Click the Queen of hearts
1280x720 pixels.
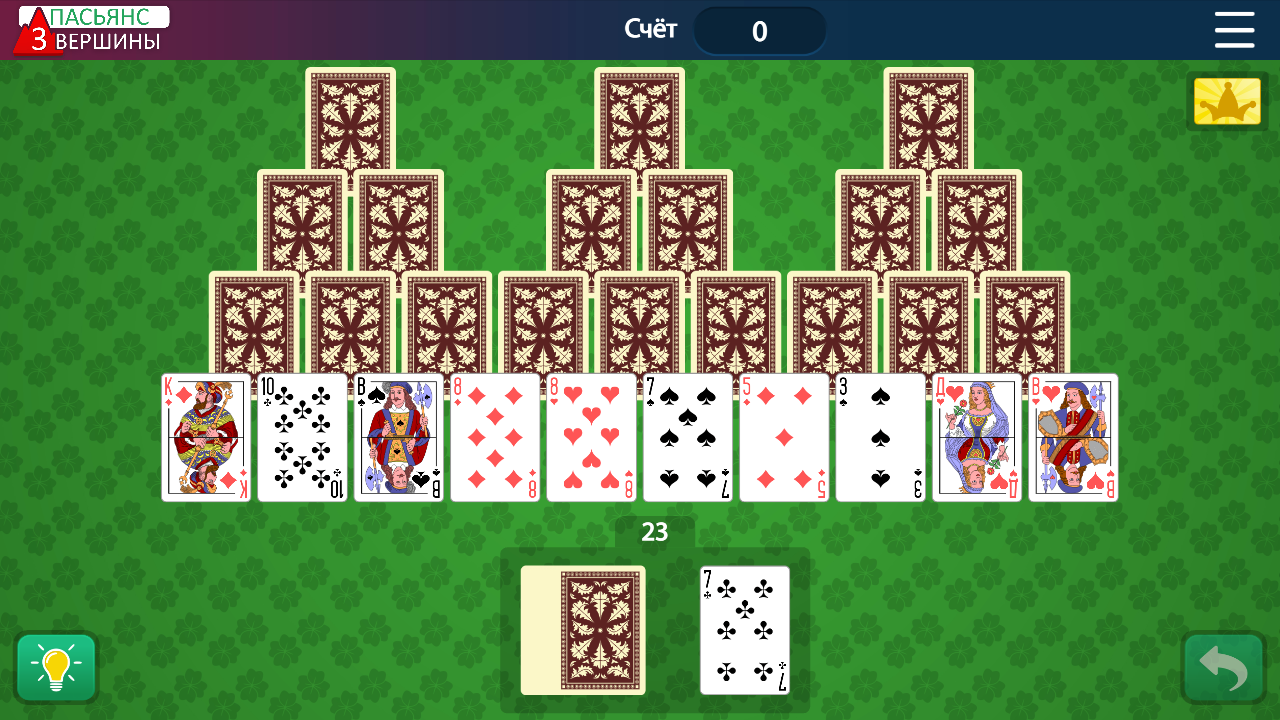[976, 438]
